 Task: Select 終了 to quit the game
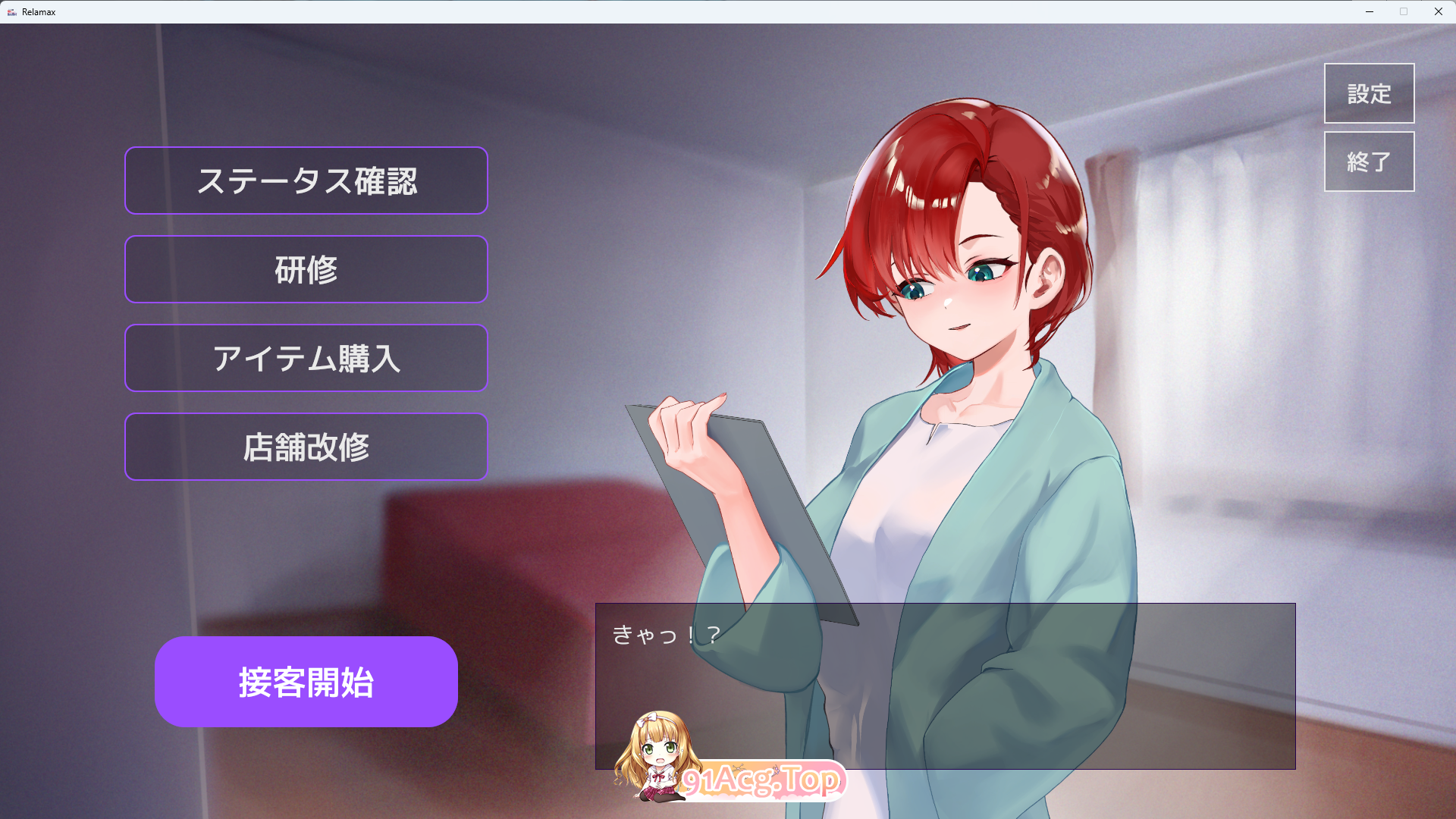(1369, 161)
